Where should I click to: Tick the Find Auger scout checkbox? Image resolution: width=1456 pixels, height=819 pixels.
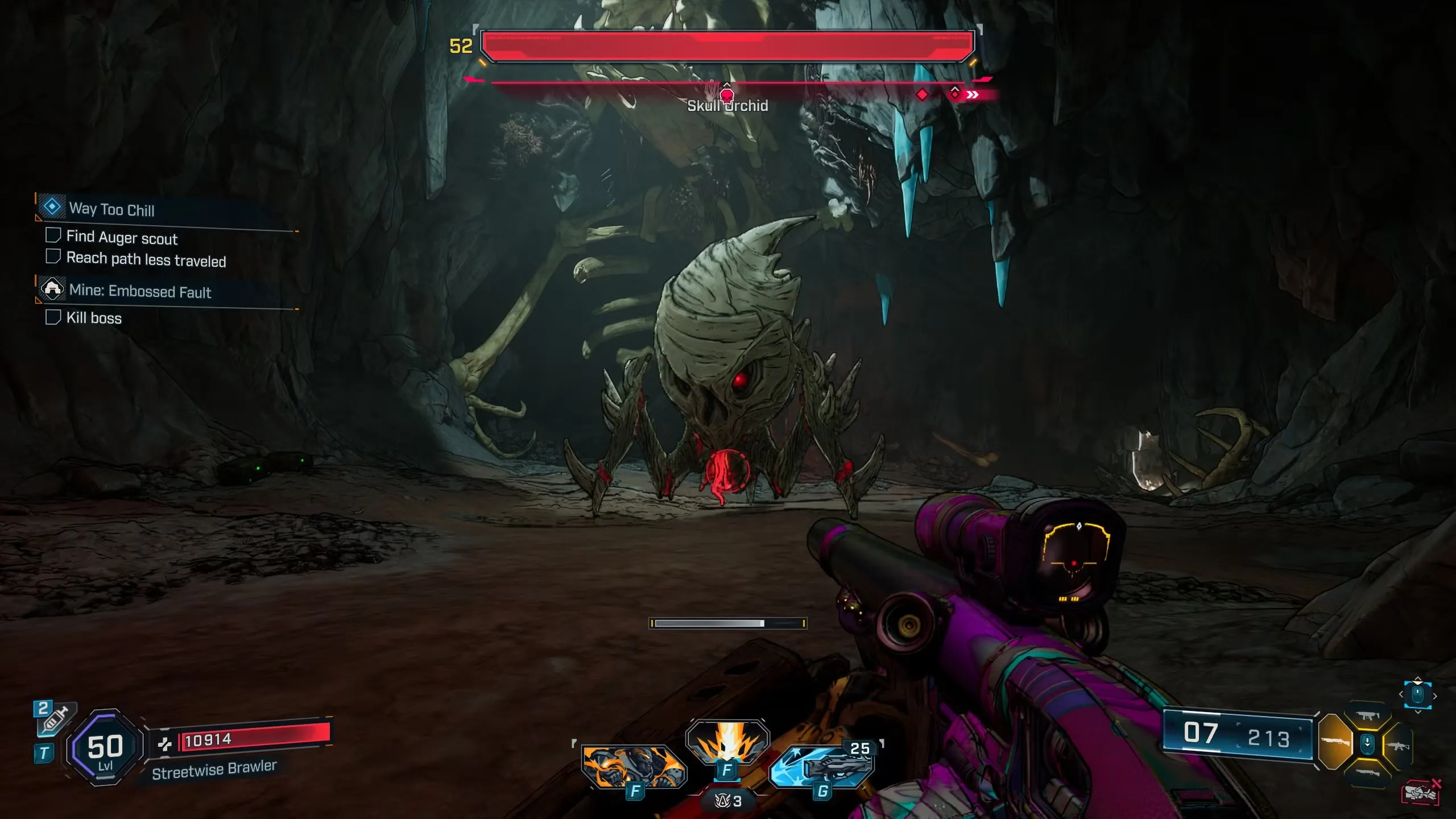coord(53,235)
